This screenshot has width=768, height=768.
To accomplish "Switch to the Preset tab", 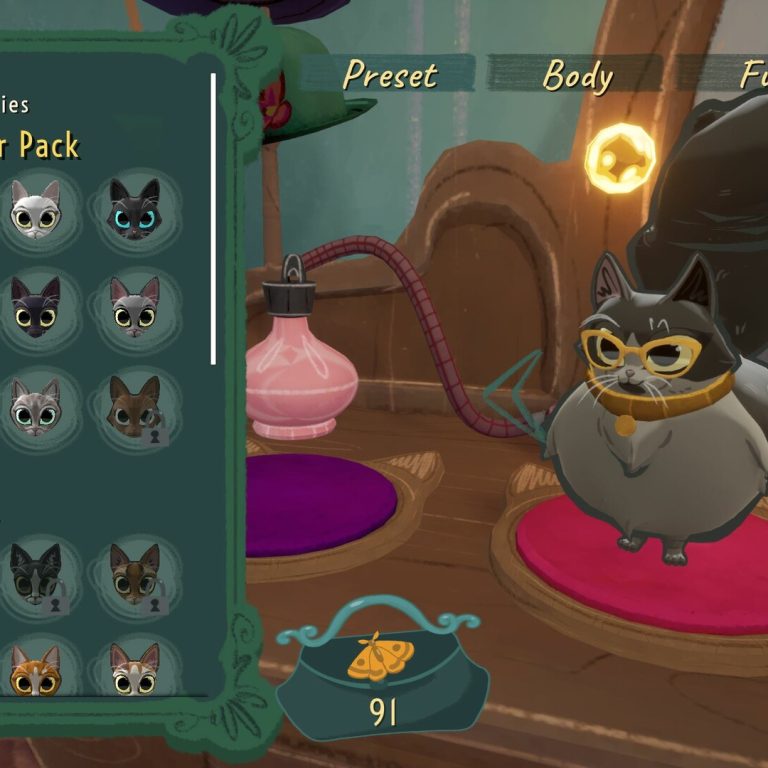I will (390, 75).
